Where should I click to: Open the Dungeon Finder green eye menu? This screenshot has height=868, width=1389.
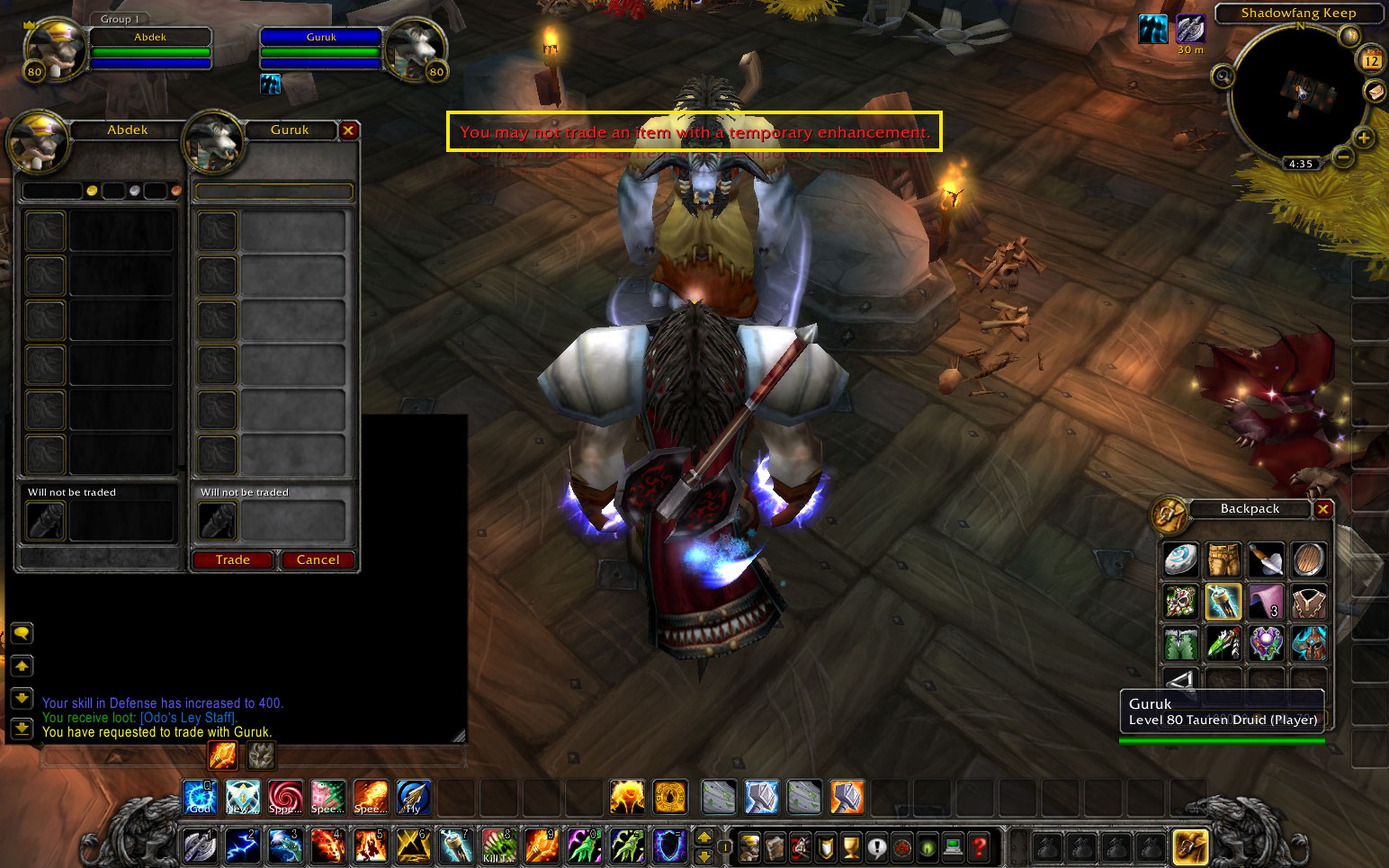pyautogui.click(x=927, y=847)
